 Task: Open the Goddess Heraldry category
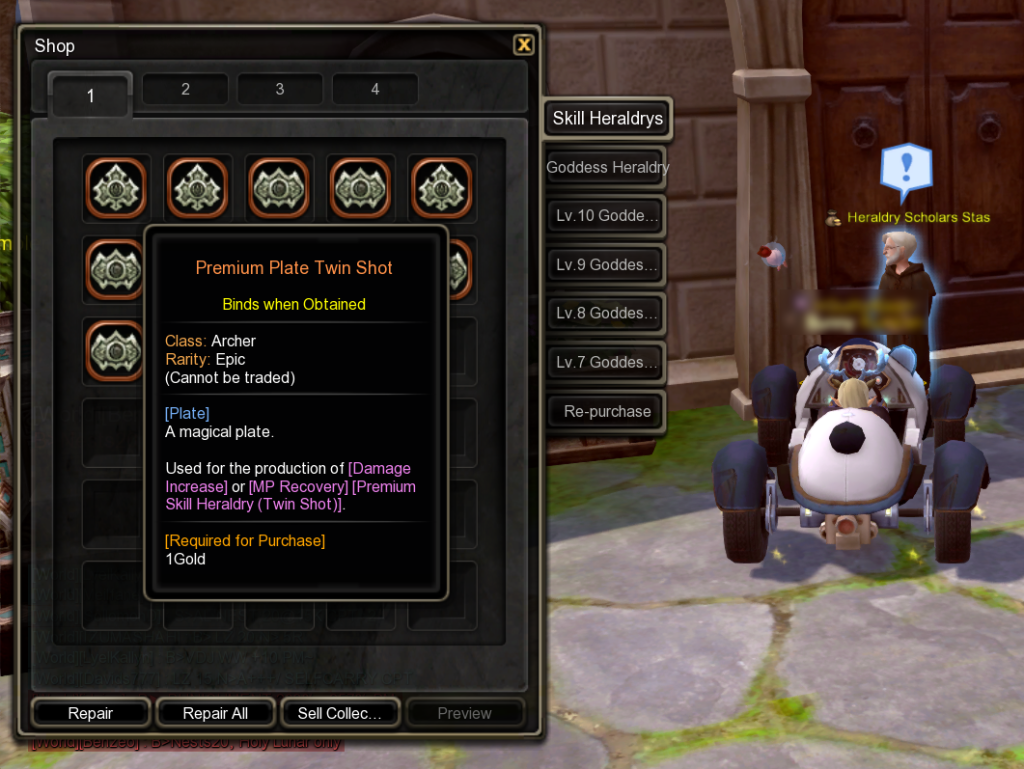(607, 167)
